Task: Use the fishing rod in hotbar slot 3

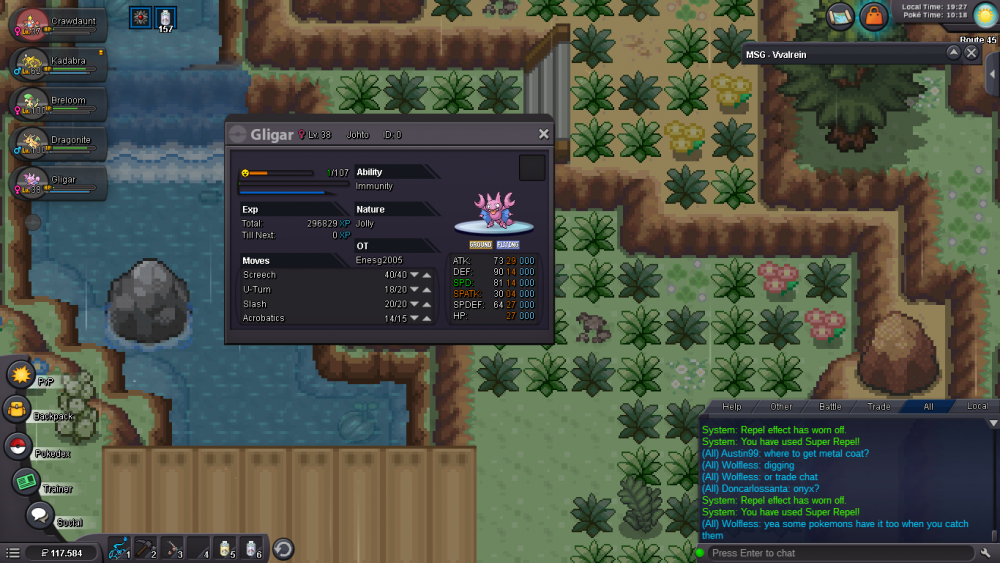Action: pos(172,548)
